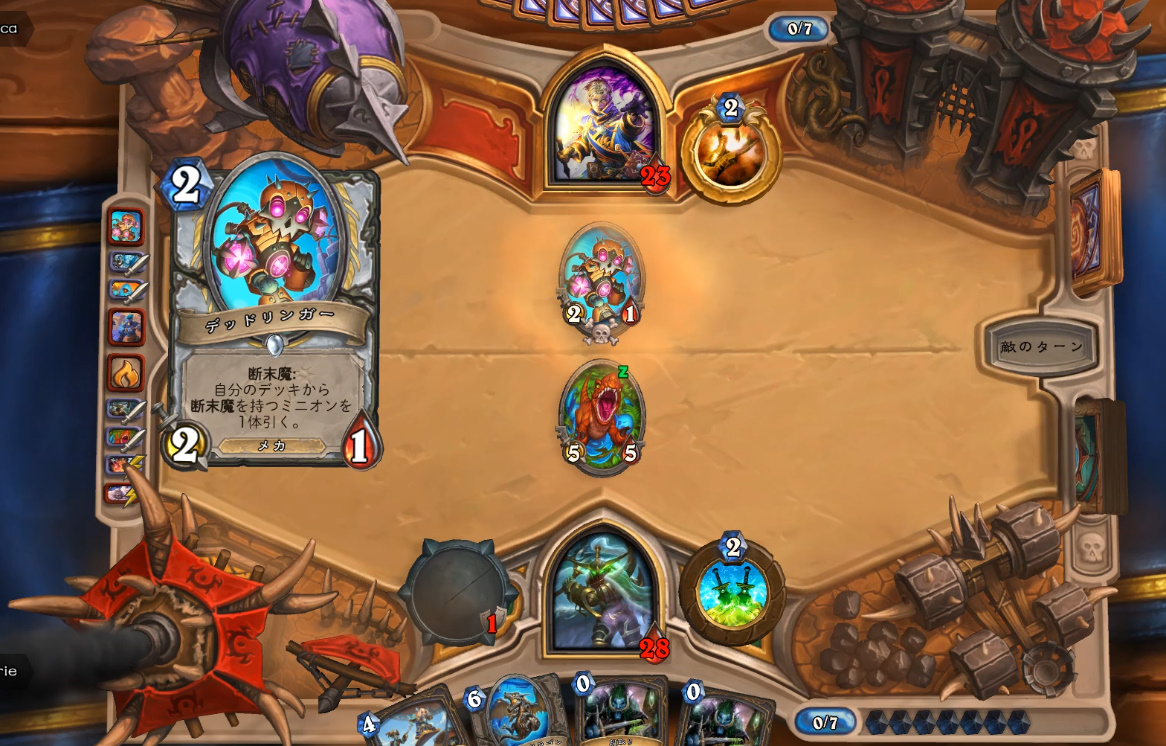
Task: Click the opponent's hero power
Action: [x=731, y=151]
